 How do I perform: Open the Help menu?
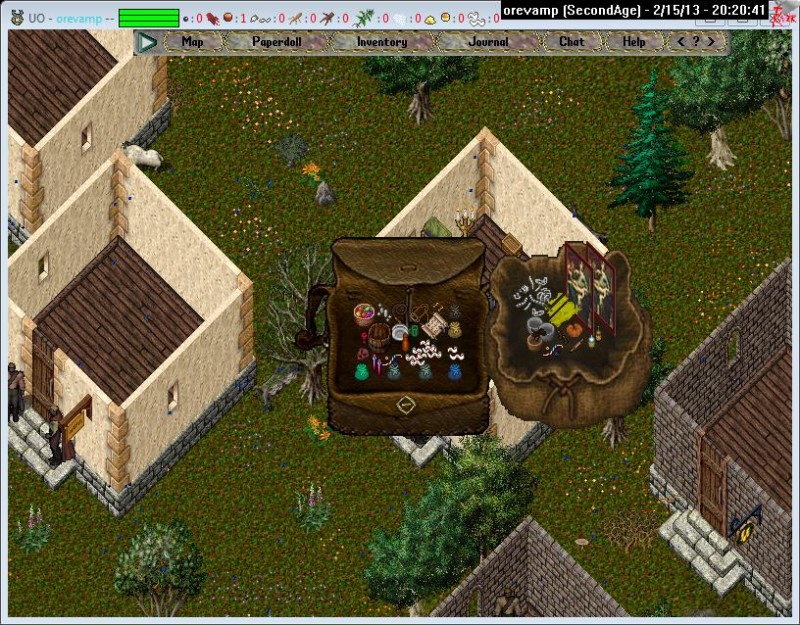pyautogui.click(x=634, y=42)
